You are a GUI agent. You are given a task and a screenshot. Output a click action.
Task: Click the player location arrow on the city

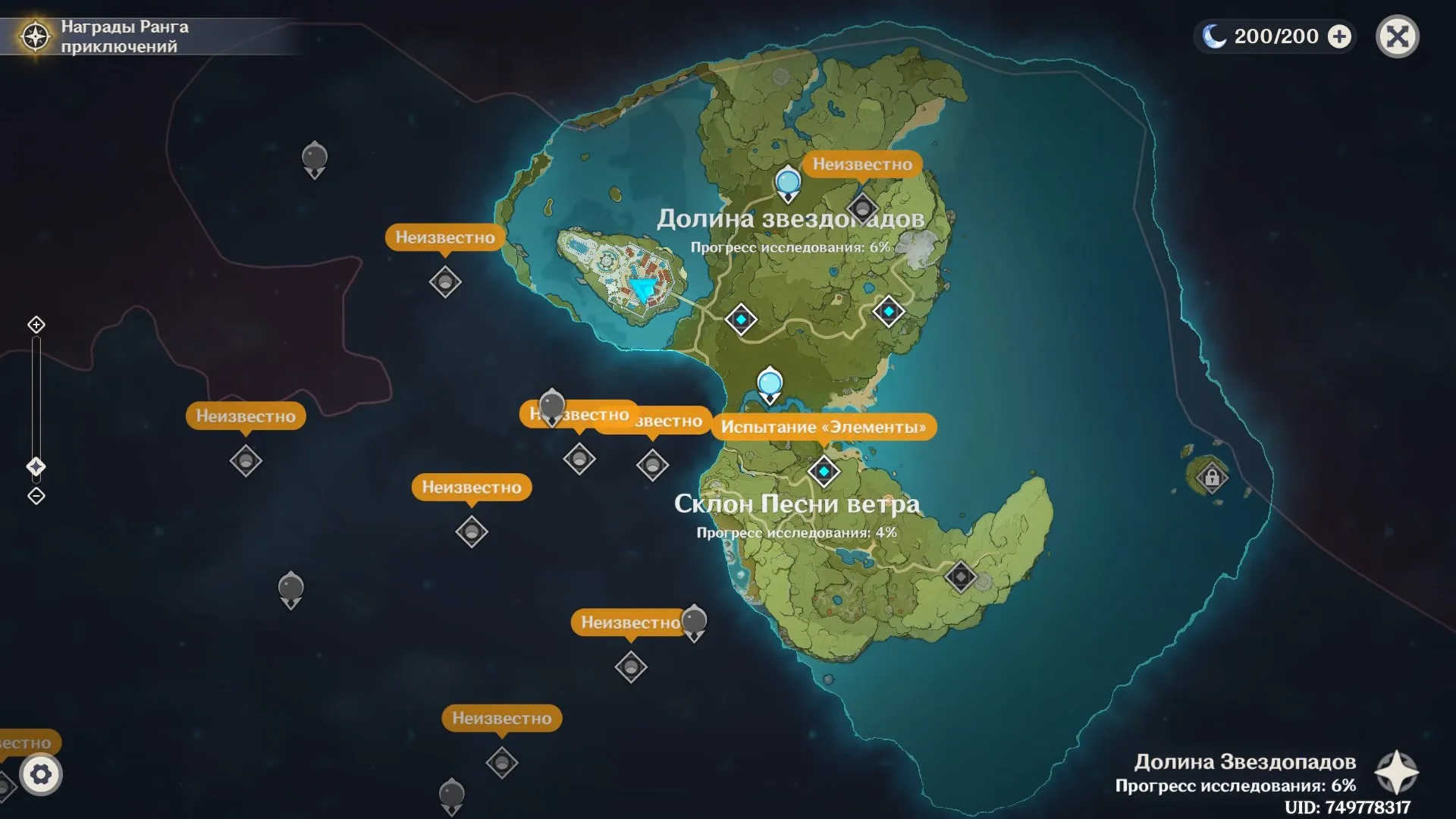[644, 289]
